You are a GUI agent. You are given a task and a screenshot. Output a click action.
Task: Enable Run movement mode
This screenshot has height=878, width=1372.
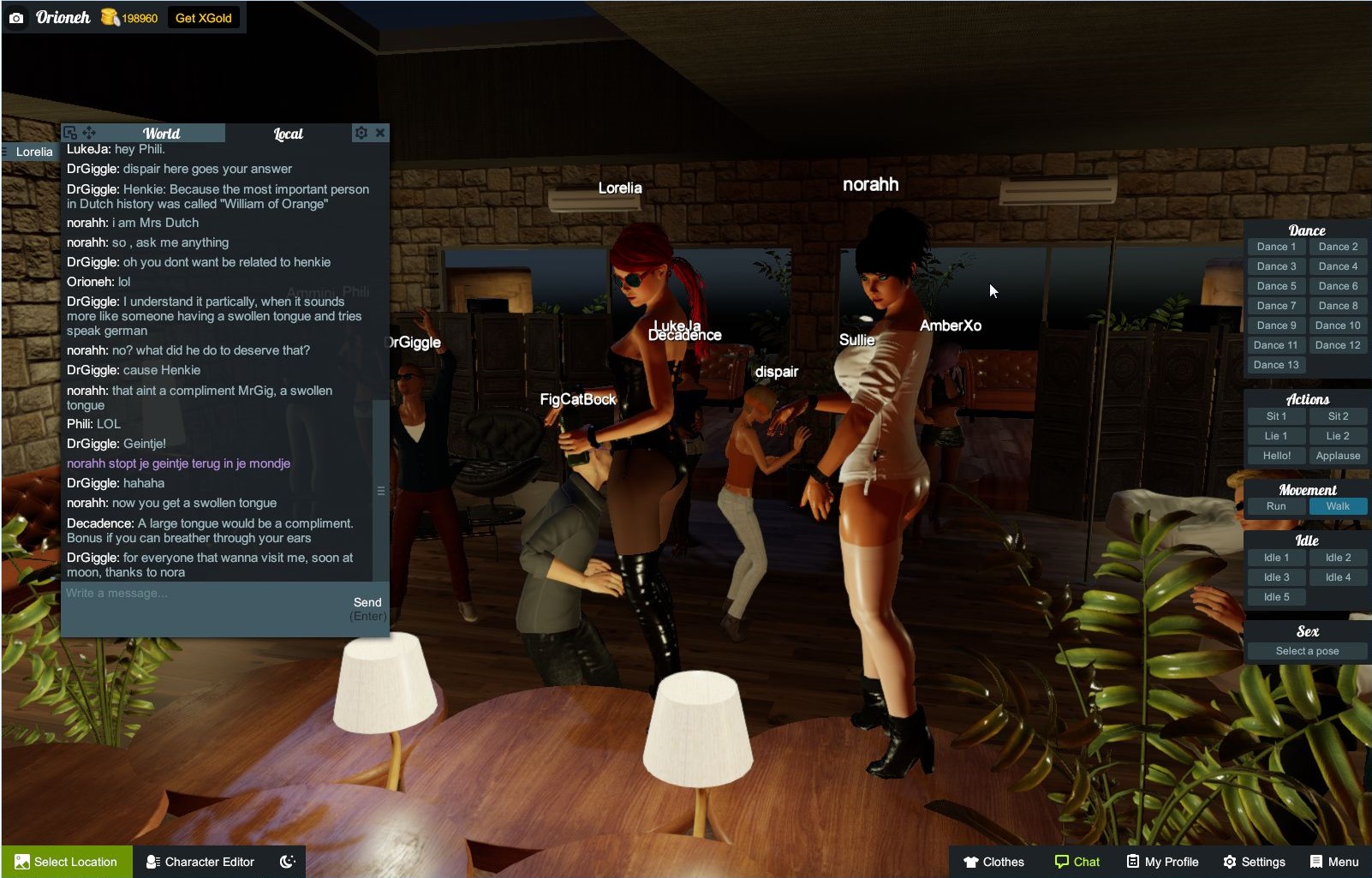click(1275, 506)
